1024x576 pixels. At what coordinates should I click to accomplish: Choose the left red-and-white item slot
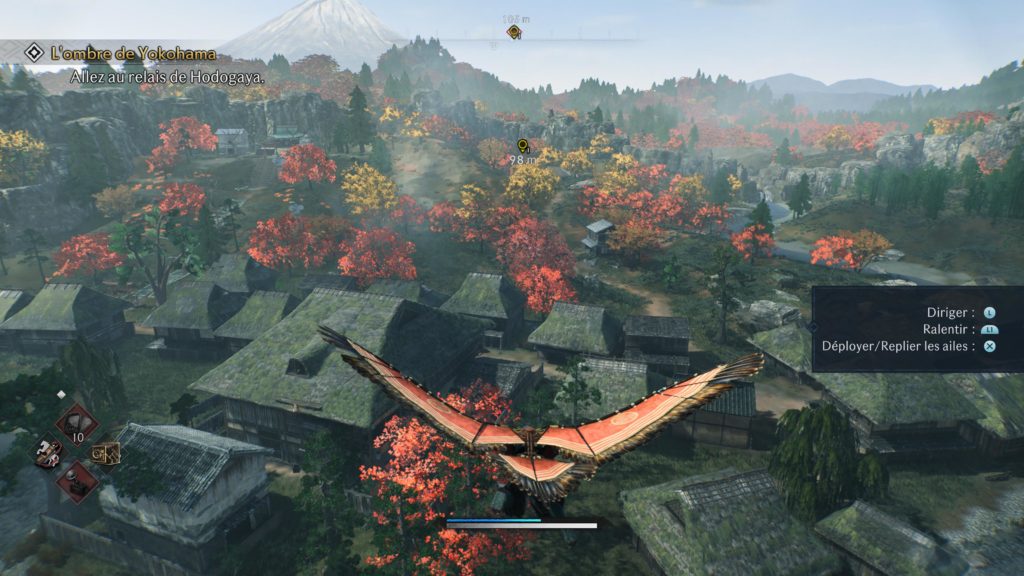47,452
